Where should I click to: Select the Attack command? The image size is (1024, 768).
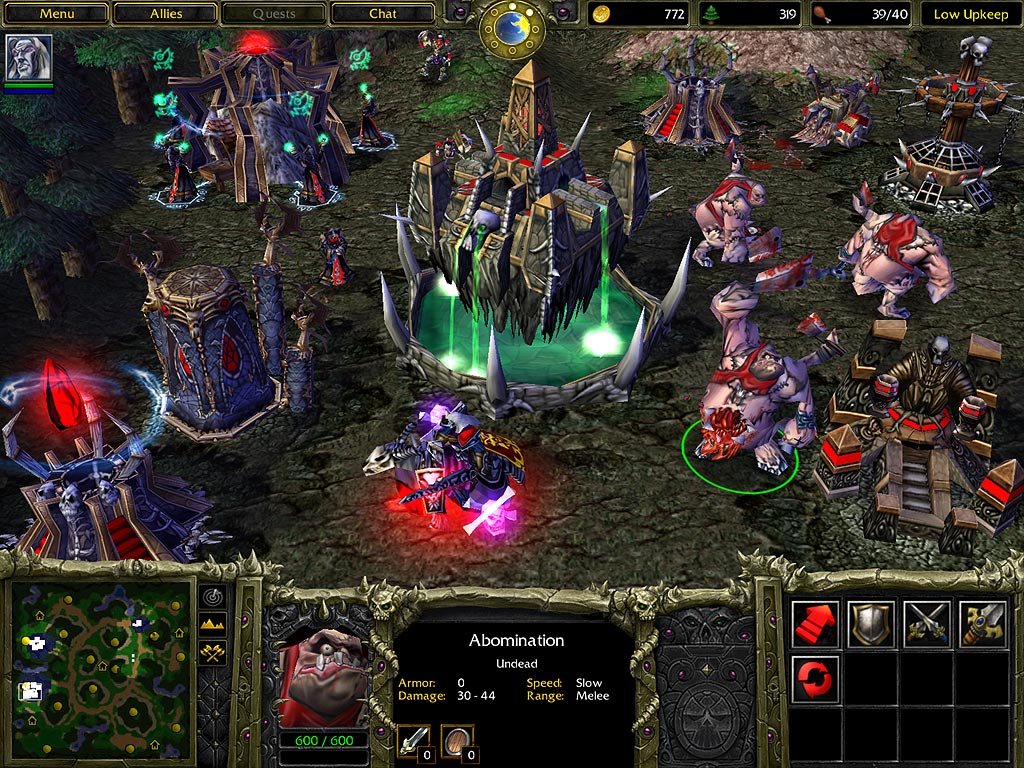pyautogui.click(x=981, y=623)
